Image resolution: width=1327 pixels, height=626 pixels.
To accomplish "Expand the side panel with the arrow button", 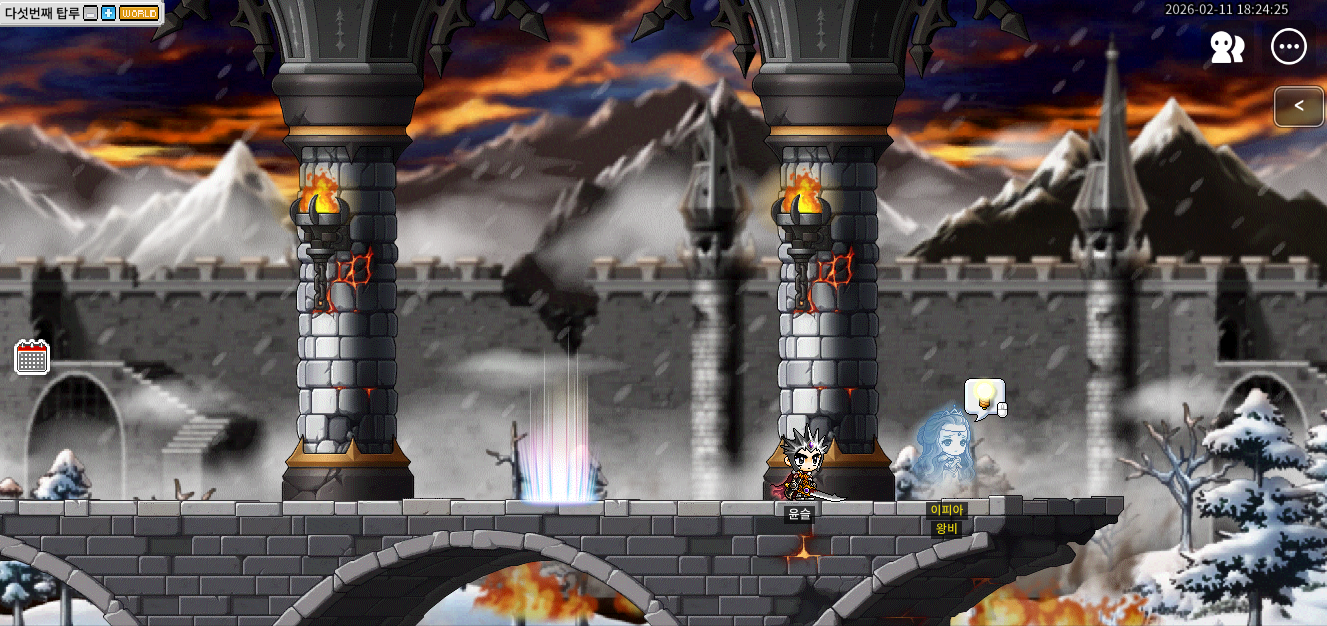I will (1298, 106).
